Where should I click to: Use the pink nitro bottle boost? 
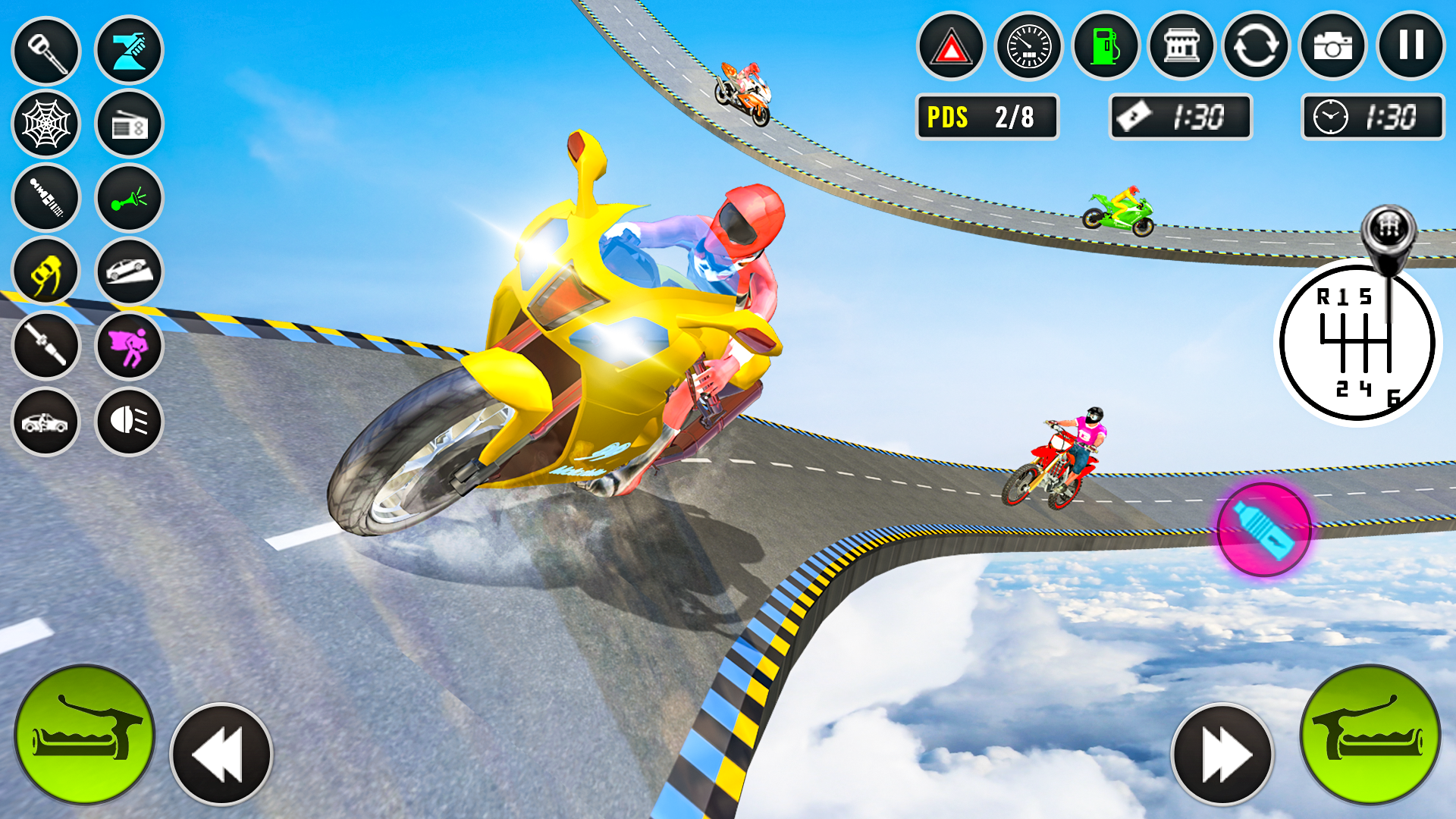1263,530
